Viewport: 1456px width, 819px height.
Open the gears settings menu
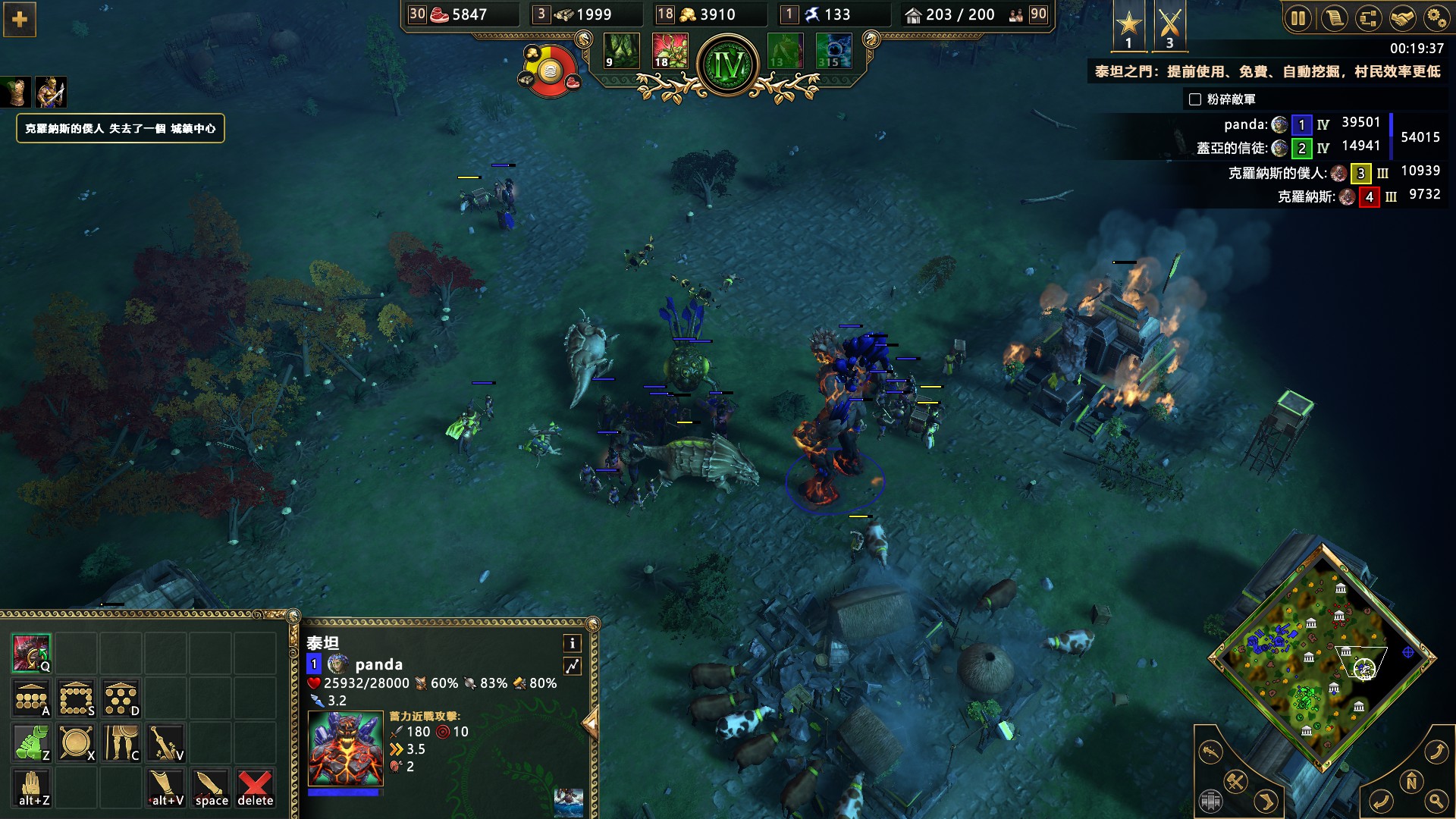(x=1436, y=18)
